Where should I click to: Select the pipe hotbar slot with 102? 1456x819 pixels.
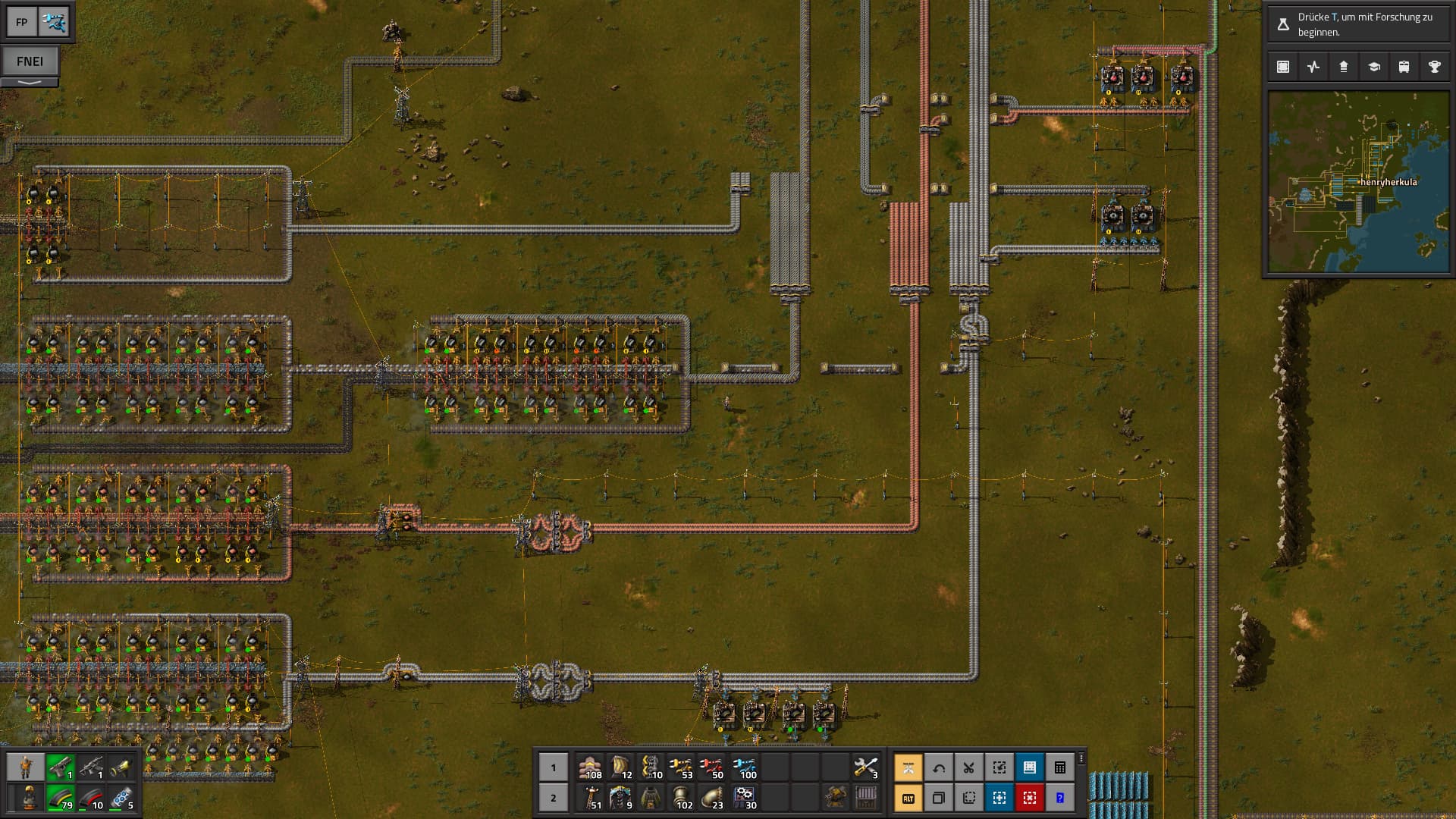[681, 798]
